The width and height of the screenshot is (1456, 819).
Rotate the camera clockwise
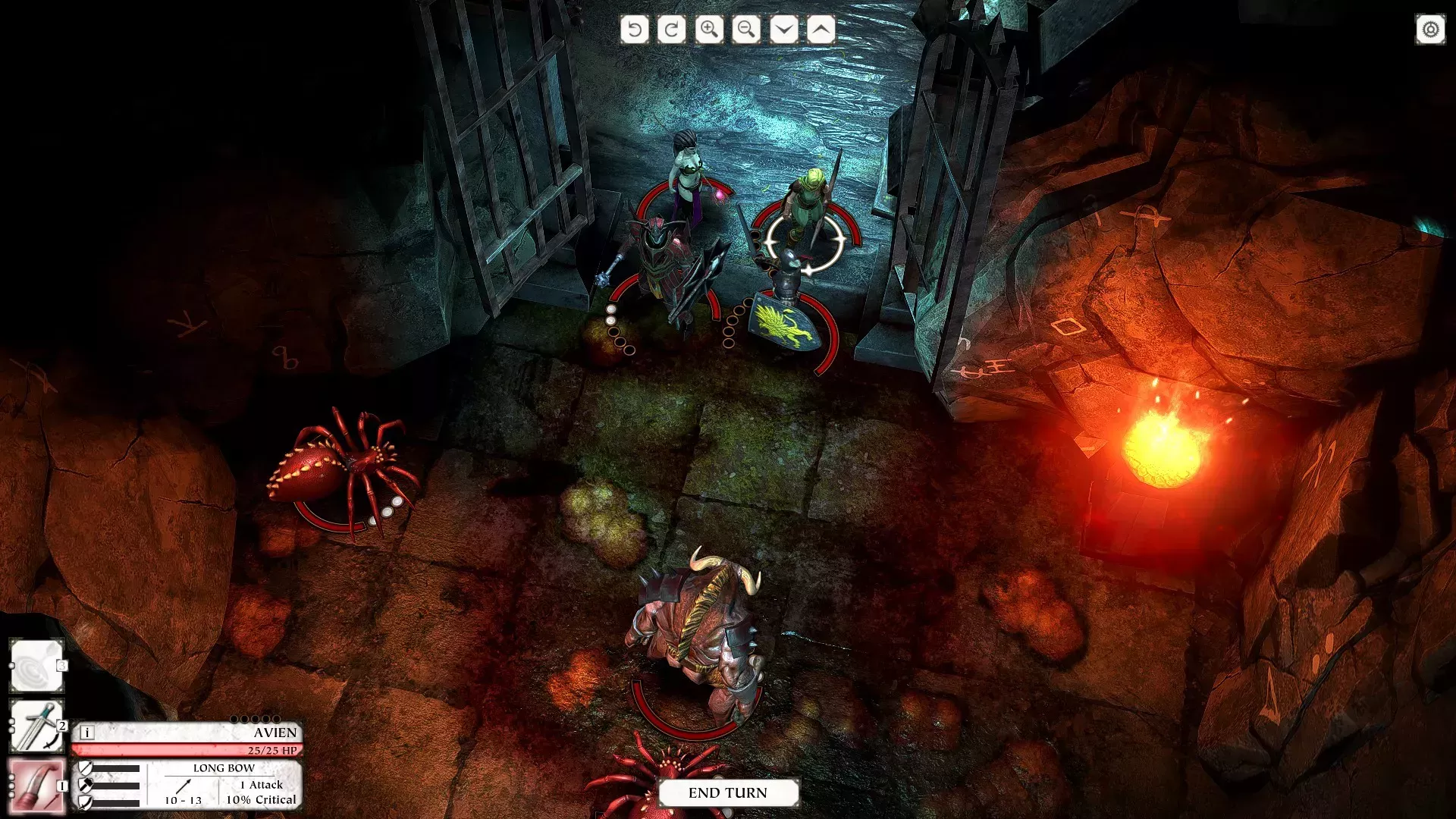coord(672,30)
